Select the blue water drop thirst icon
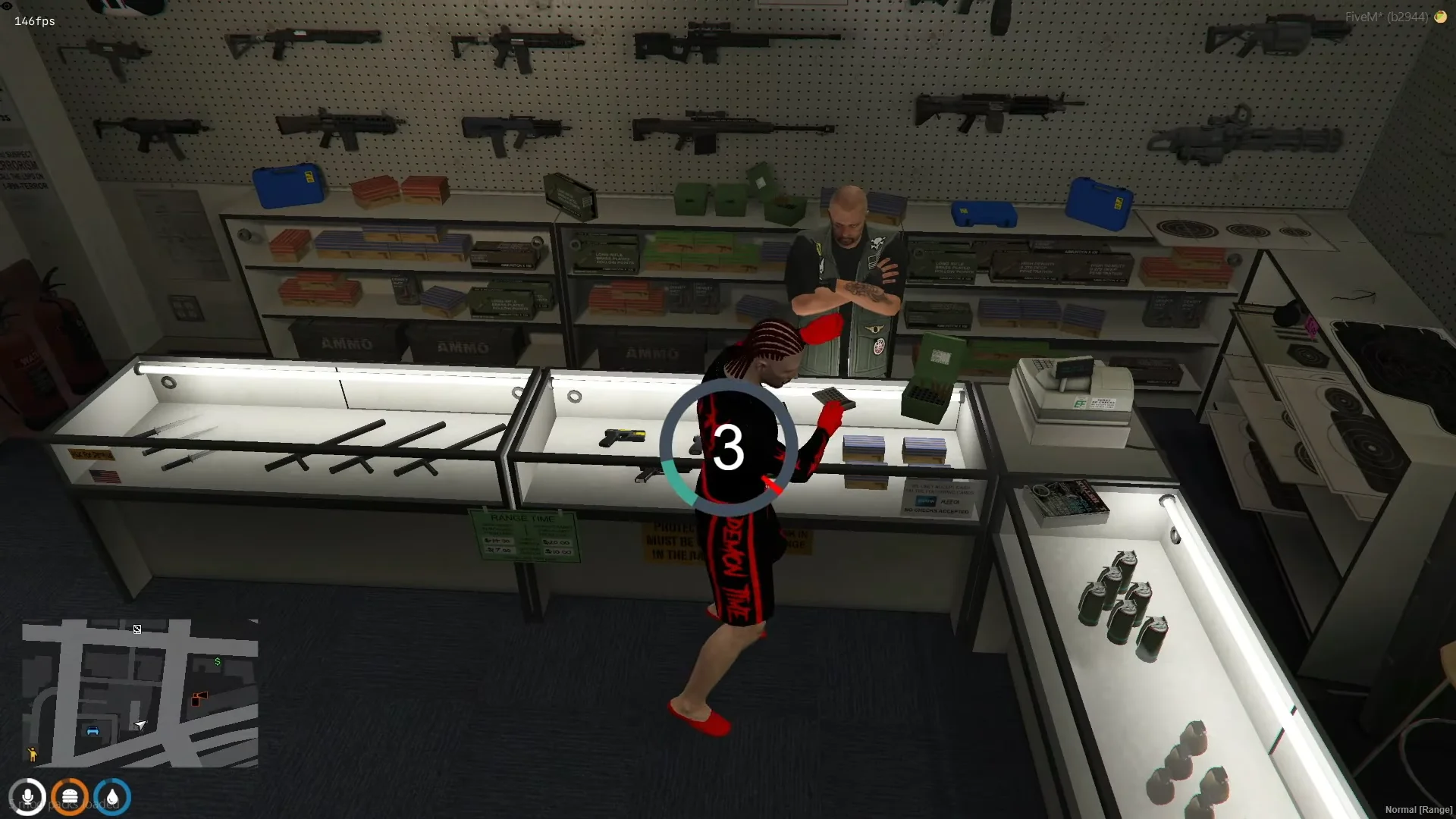The image size is (1456, 819). [x=112, y=798]
